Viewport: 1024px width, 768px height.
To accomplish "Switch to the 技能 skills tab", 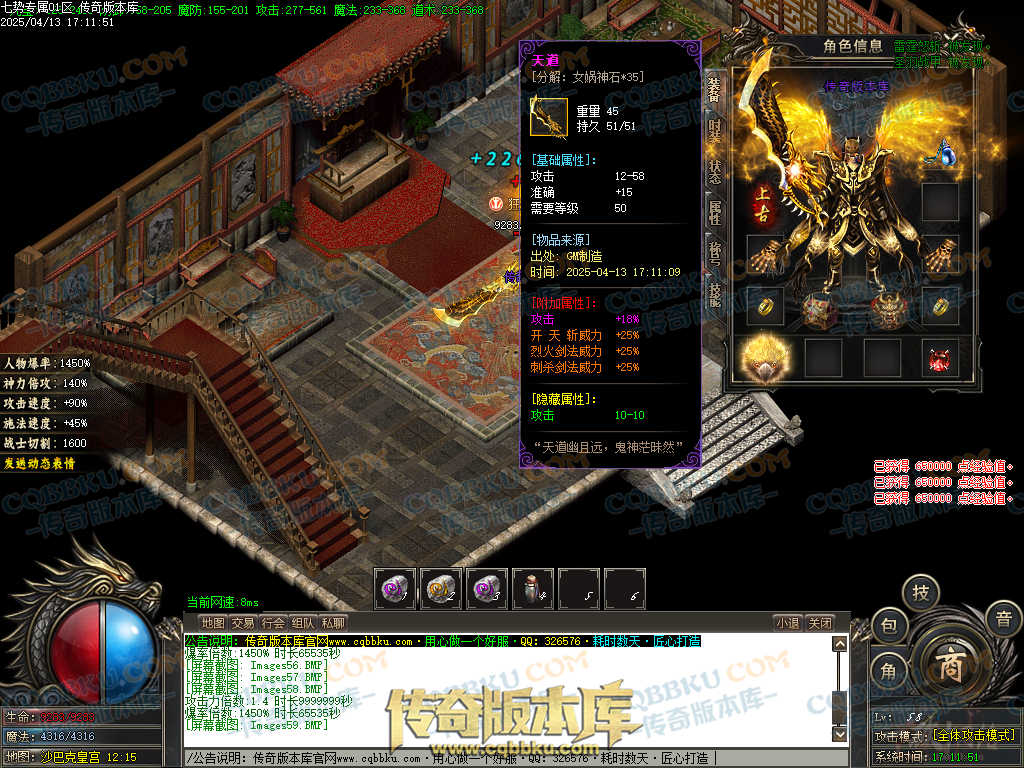I will coord(714,292).
